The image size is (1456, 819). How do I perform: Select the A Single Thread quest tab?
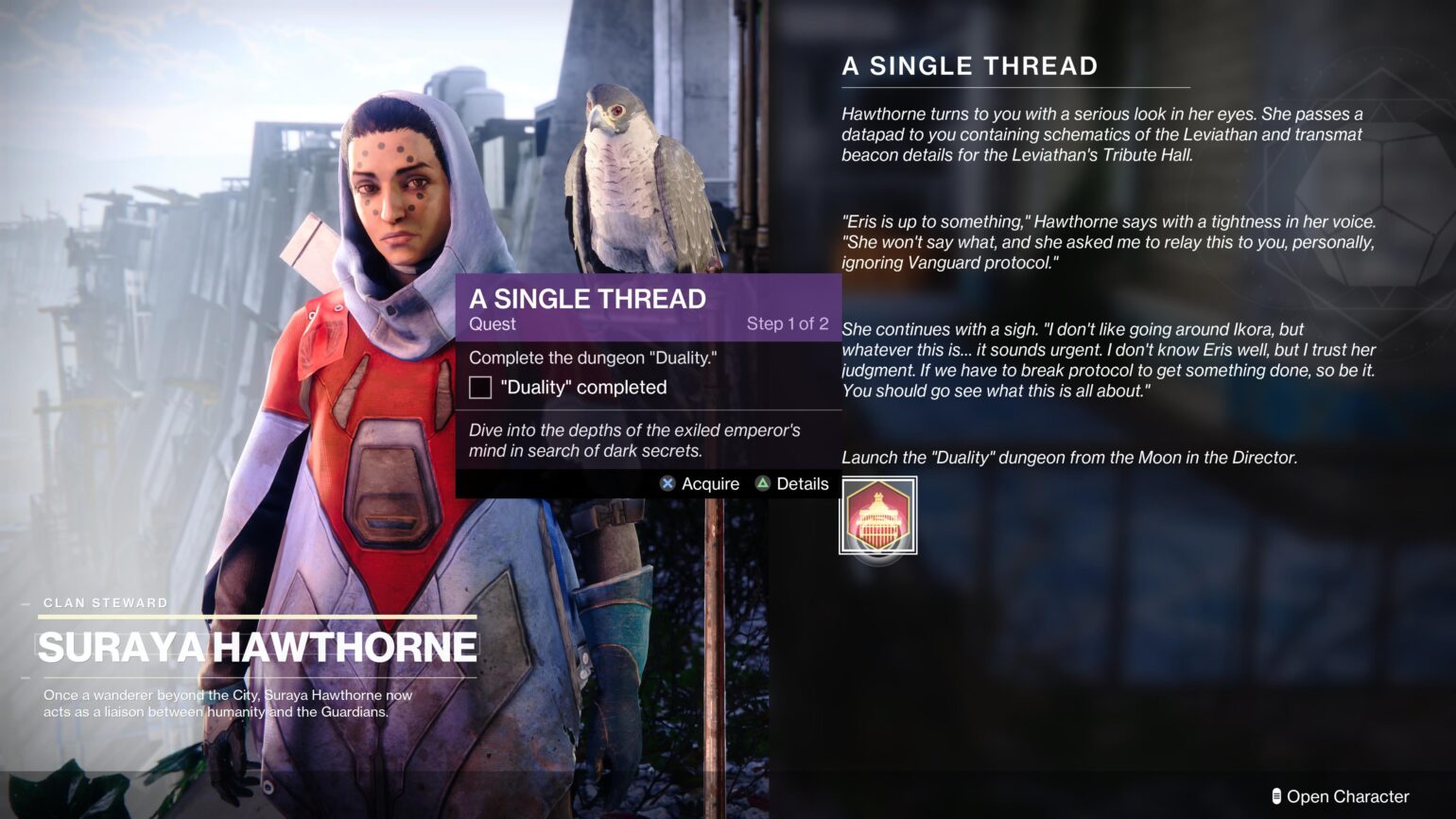pyautogui.click(x=588, y=299)
